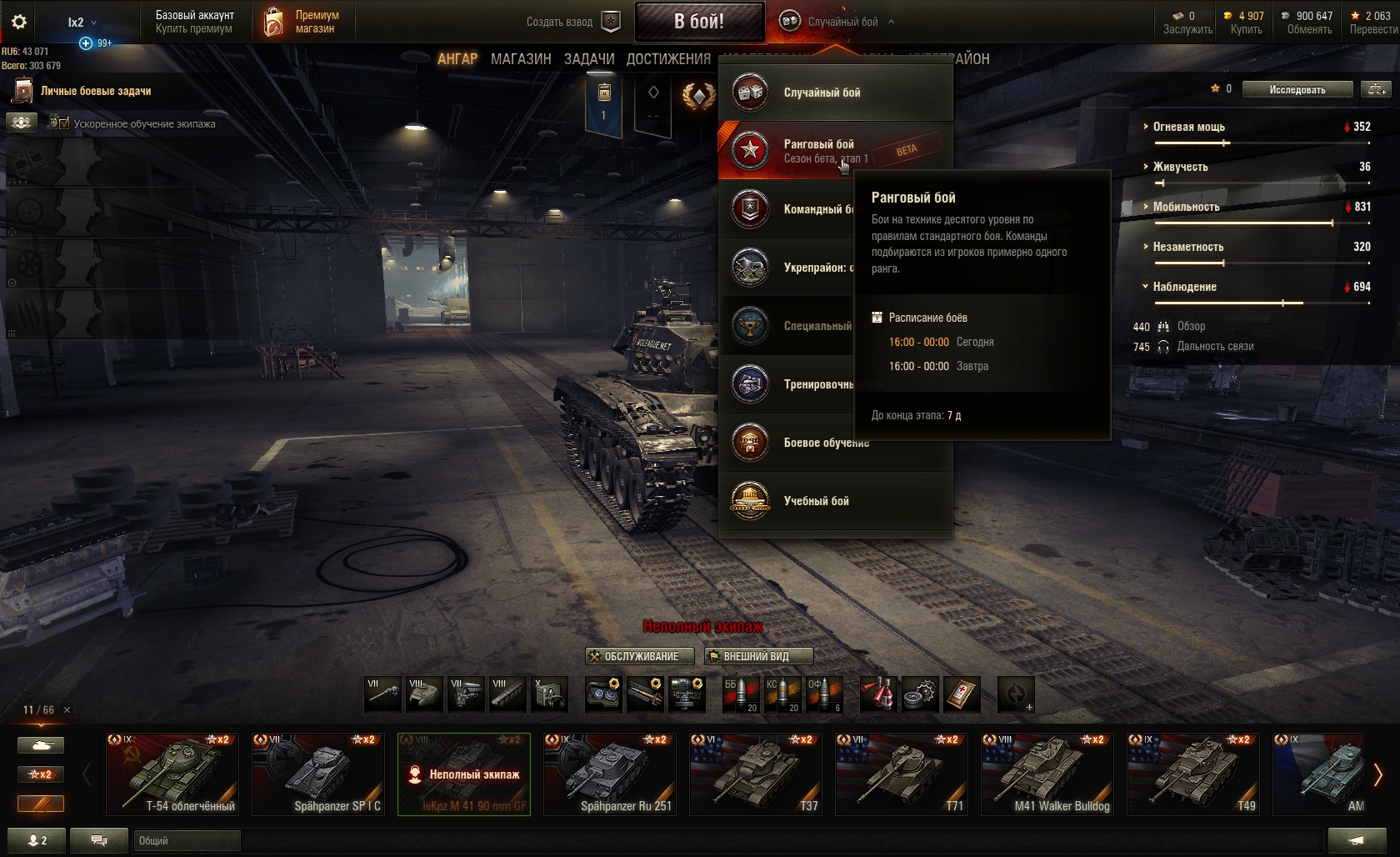Select the M41 Walker Bulldog tank

click(1047, 774)
